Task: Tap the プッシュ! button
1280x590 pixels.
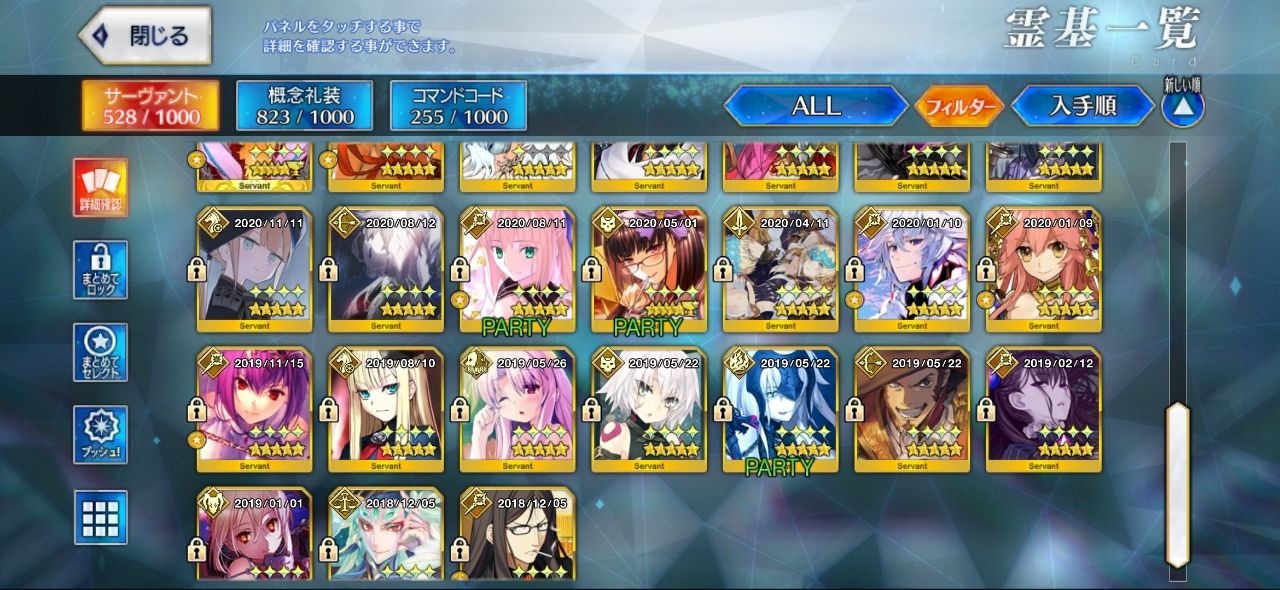Action: coord(101,434)
